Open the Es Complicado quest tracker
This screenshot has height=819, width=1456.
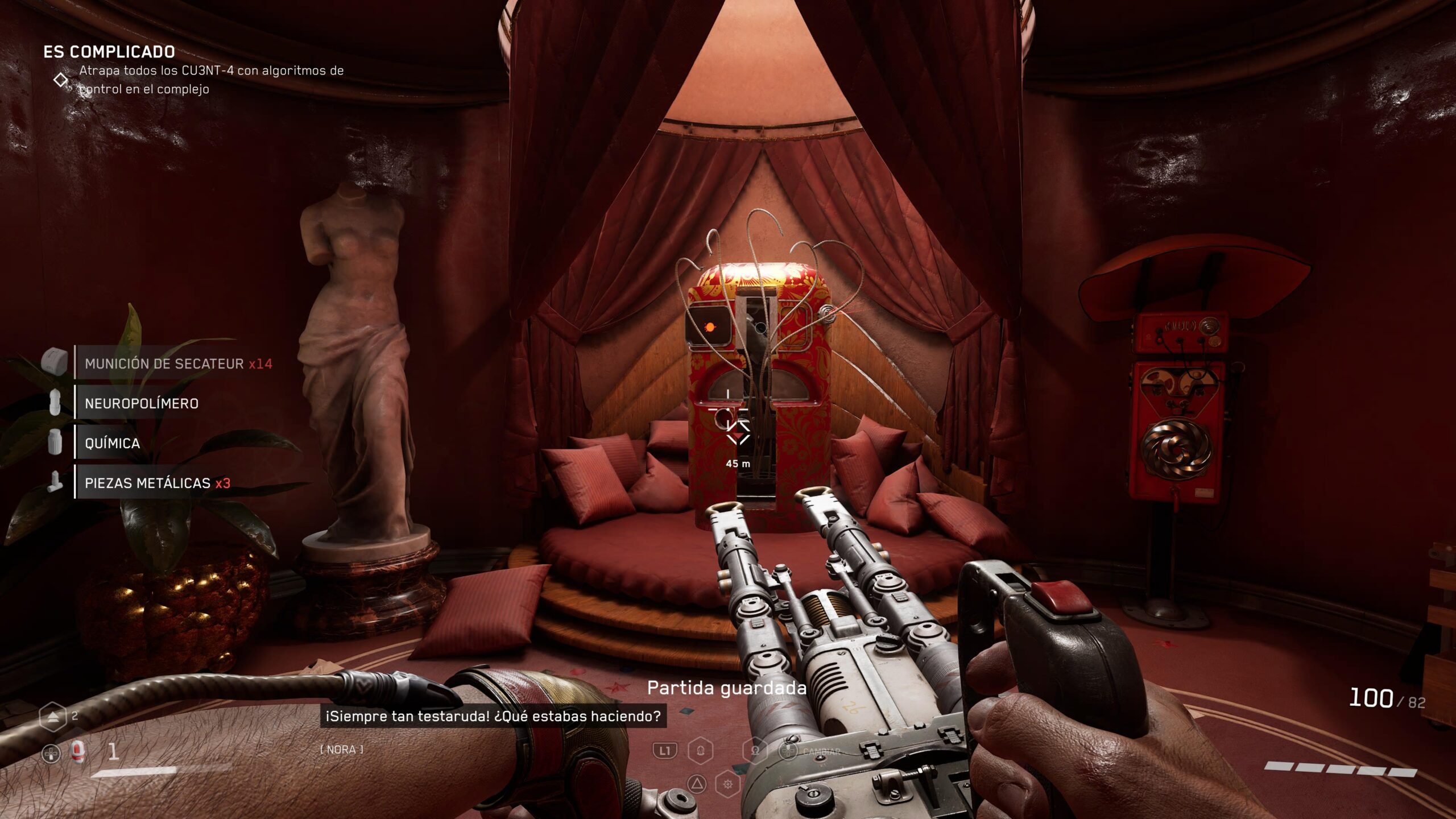pos(109,52)
